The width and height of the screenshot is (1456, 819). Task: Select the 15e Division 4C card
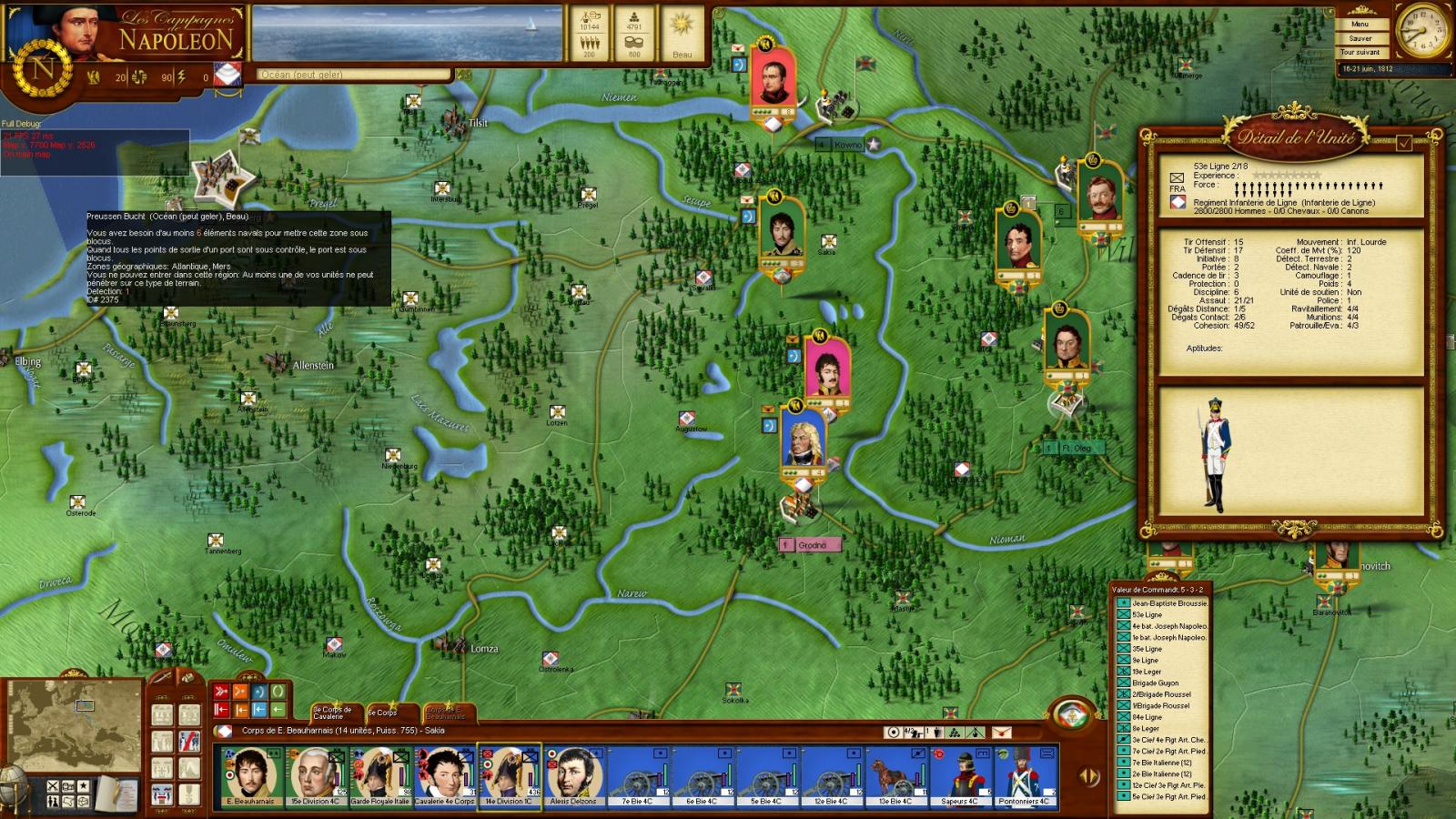pyautogui.click(x=315, y=776)
